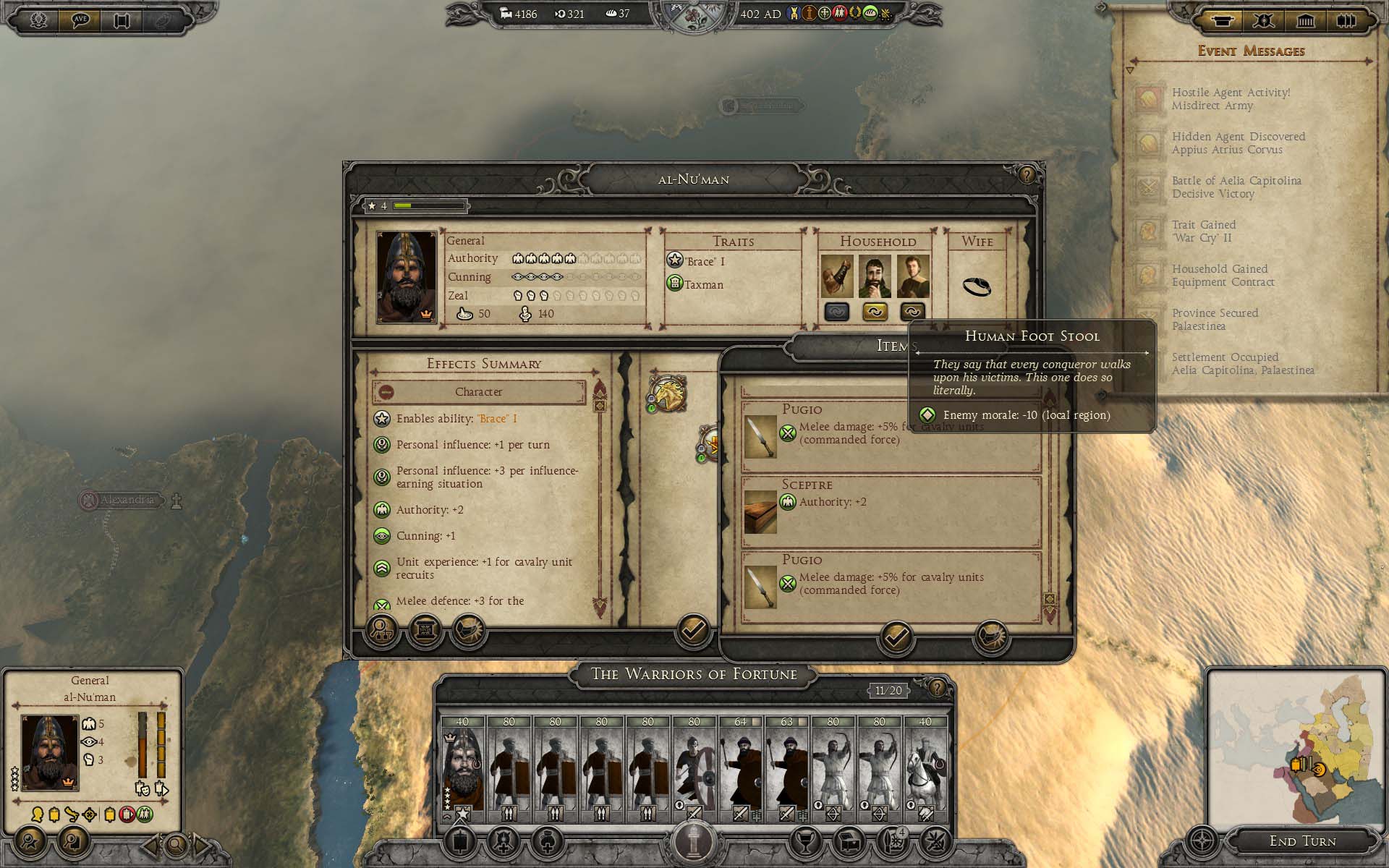The height and width of the screenshot is (868, 1389).
Task: Select the Sceptre item
Action: (x=891, y=511)
